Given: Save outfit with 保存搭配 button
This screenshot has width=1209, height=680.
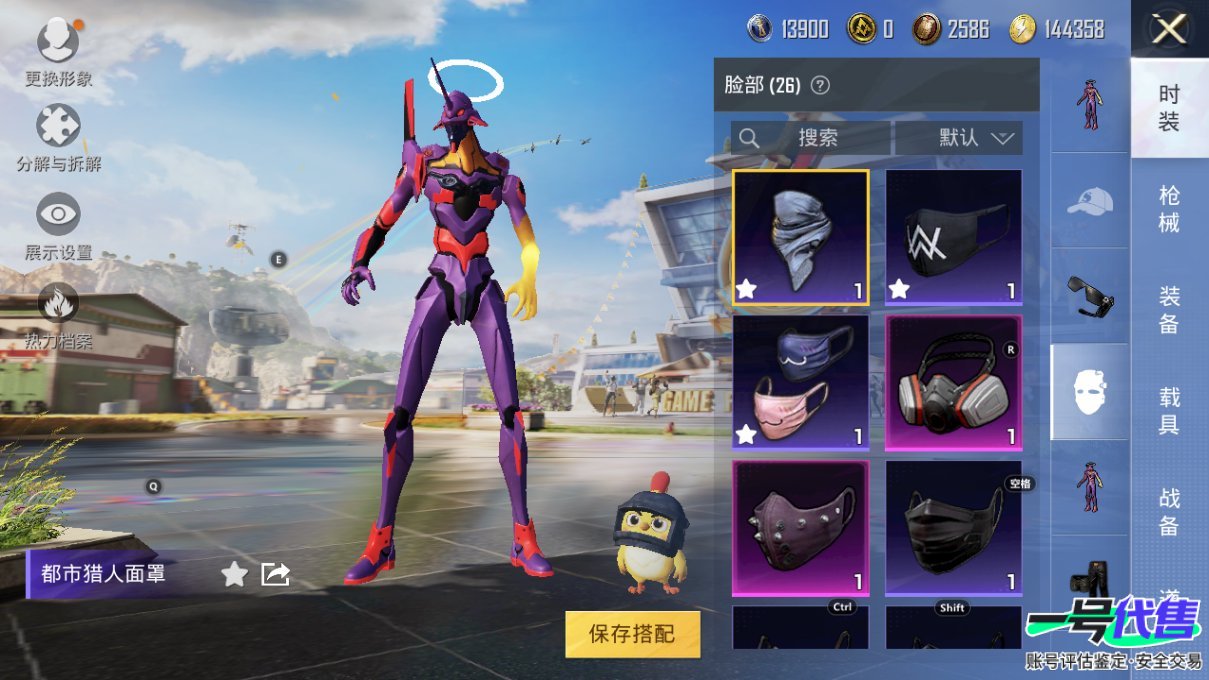Looking at the screenshot, I should (632, 634).
